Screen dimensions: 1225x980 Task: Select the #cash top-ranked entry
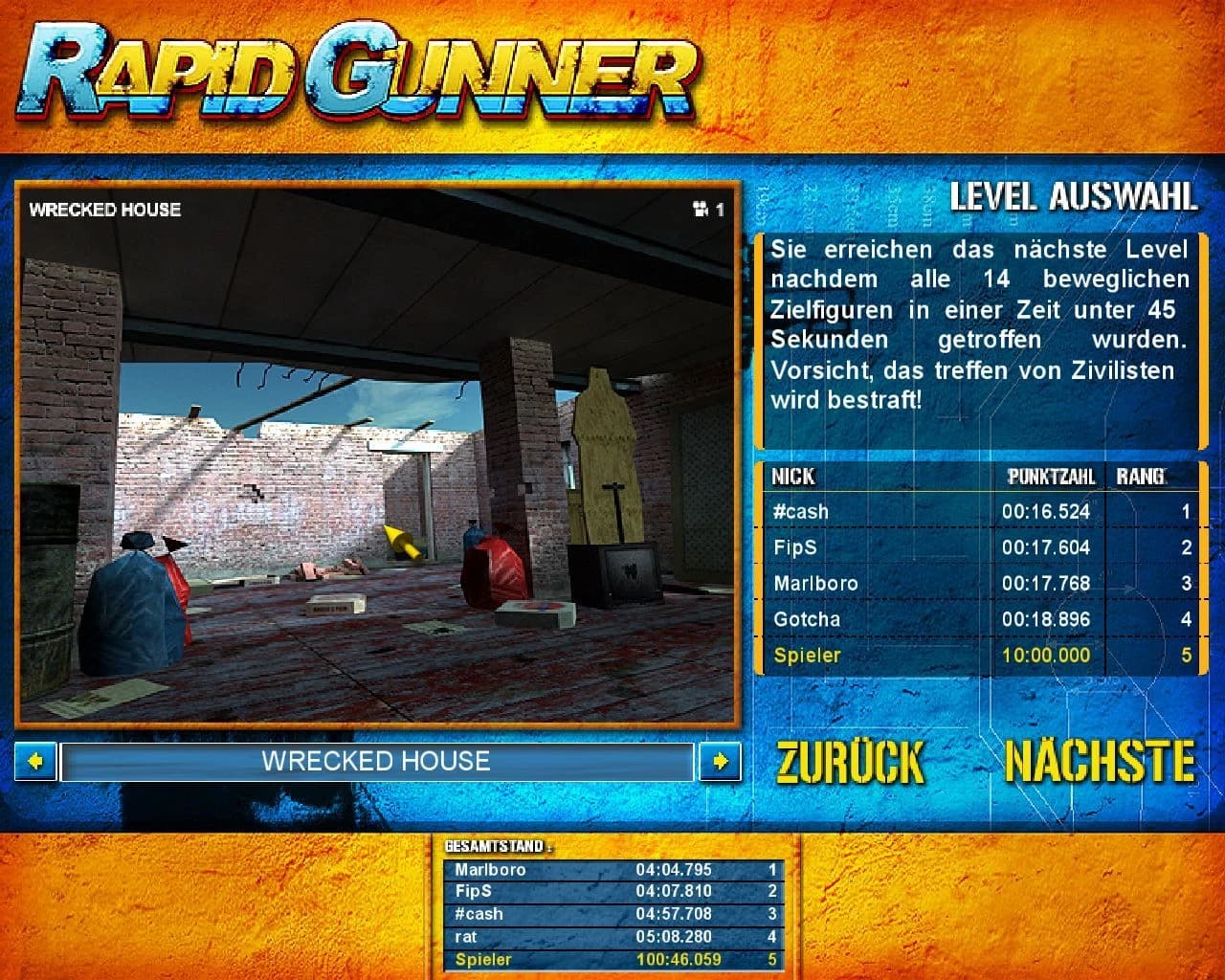click(x=974, y=512)
